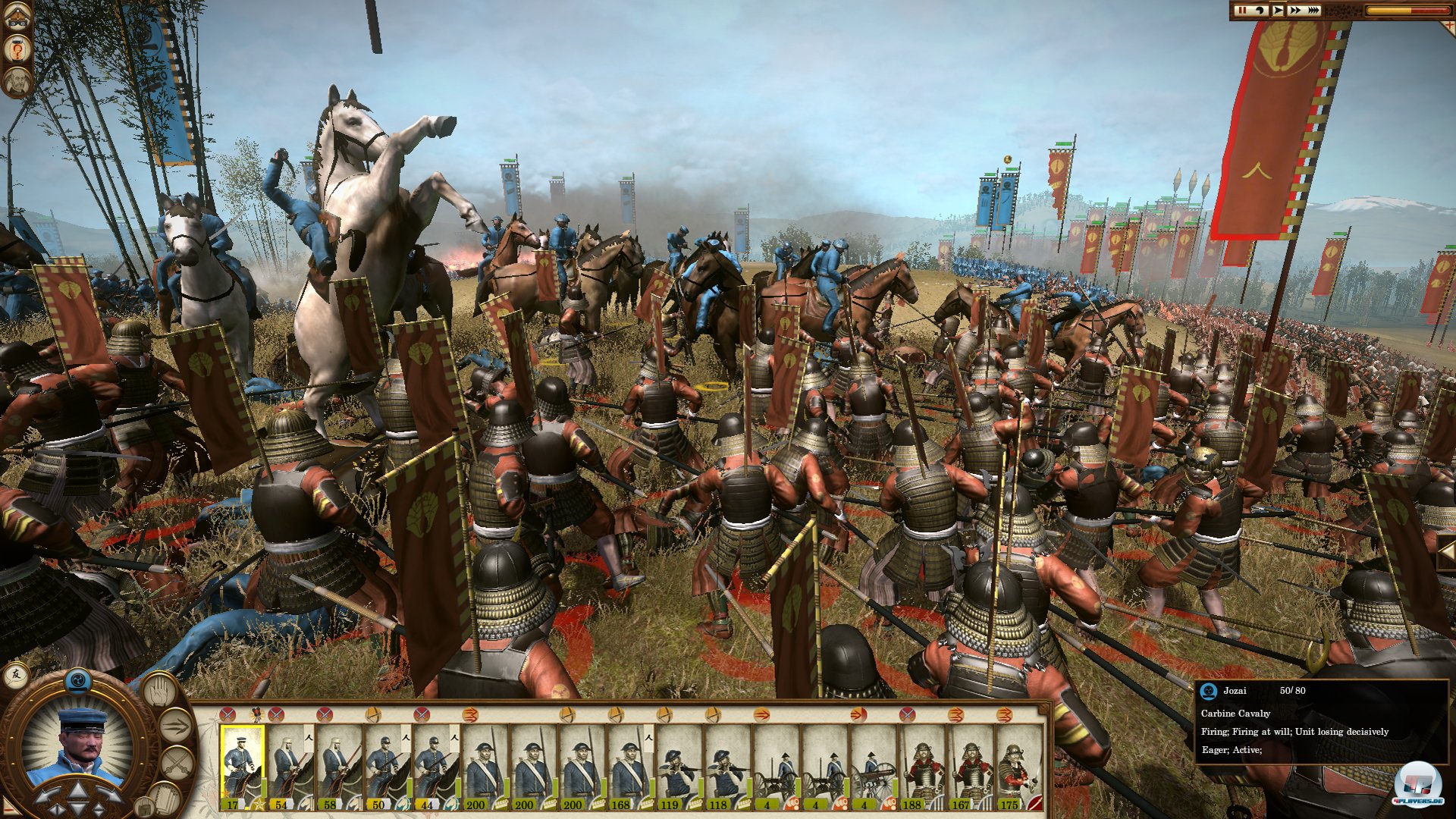This screenshot has width=1456, height=819.
Task: Set battle speed to double fast-forward
Action: [x=1295, y=10]
